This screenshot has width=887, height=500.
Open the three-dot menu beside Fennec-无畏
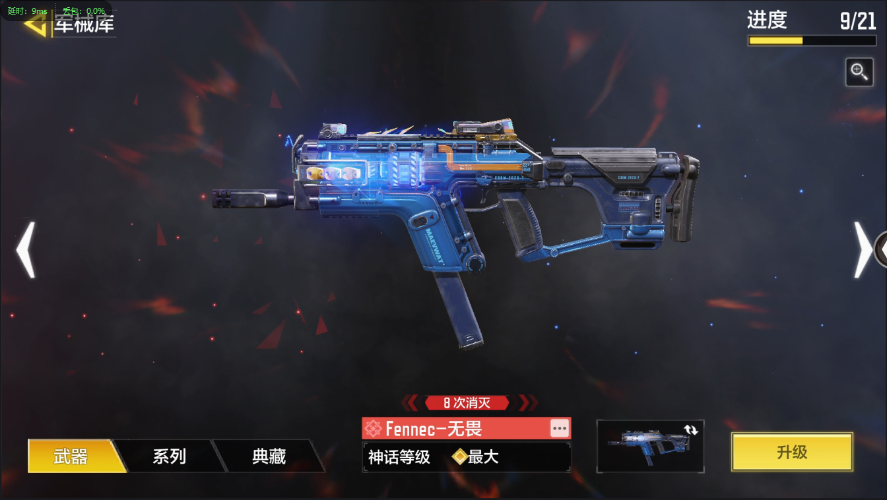[x=559, y=428]
